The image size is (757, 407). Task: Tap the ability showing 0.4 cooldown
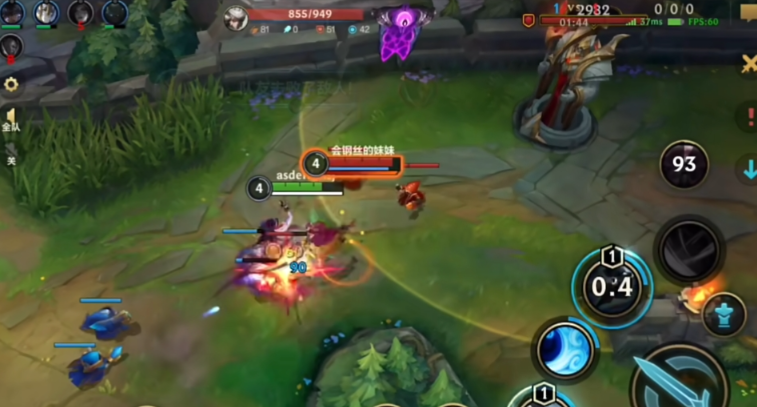610,288
